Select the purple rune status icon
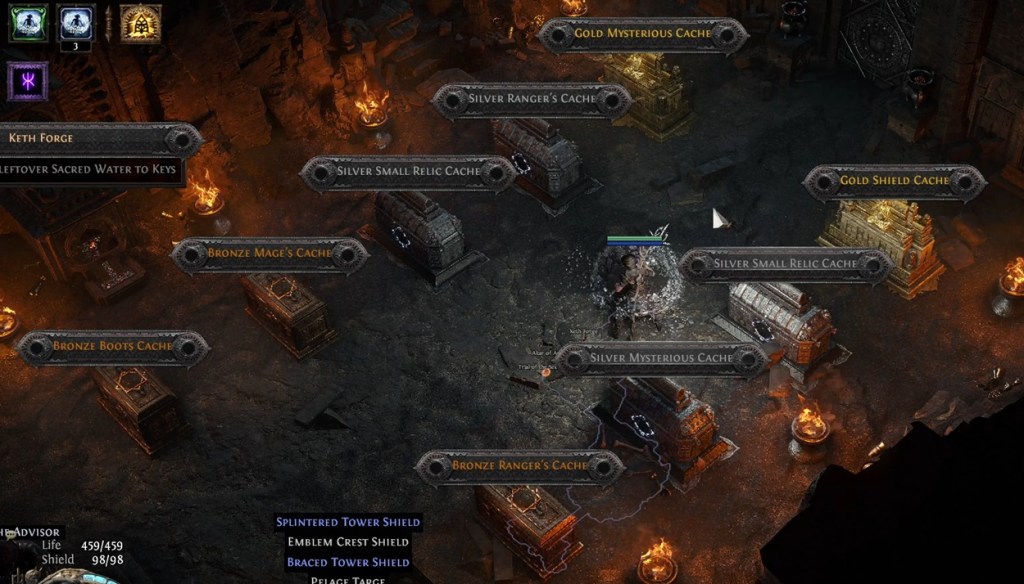Screen dimensions: 1024x584 coord(27,81)
